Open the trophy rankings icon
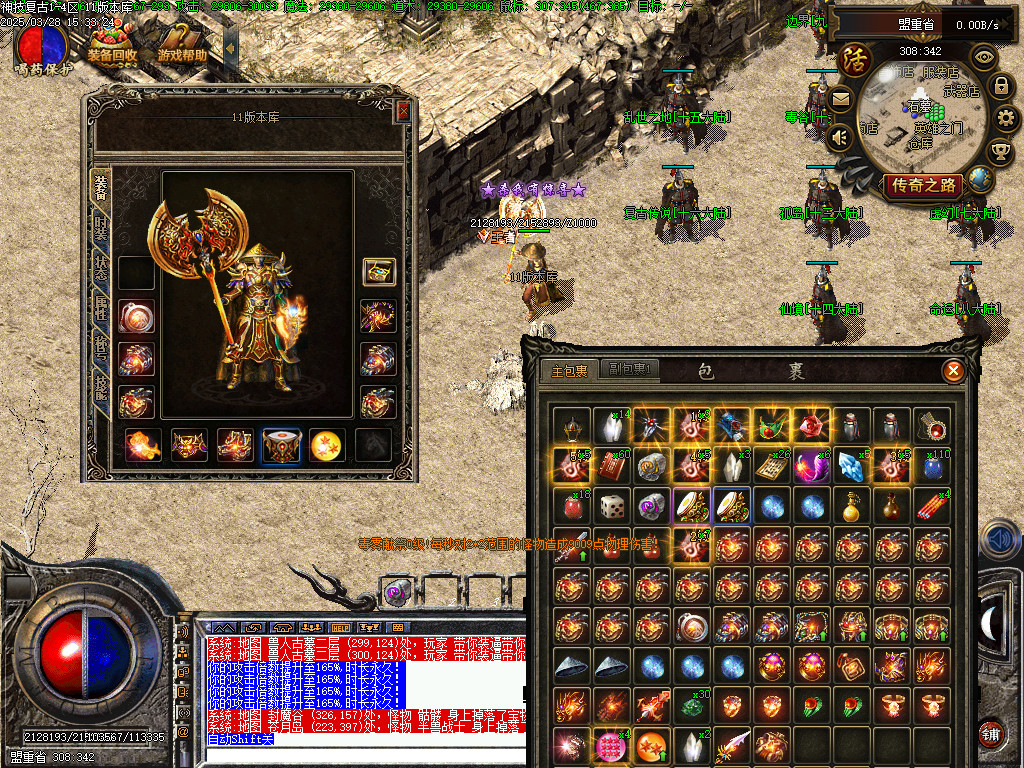 click(1000, 152)
